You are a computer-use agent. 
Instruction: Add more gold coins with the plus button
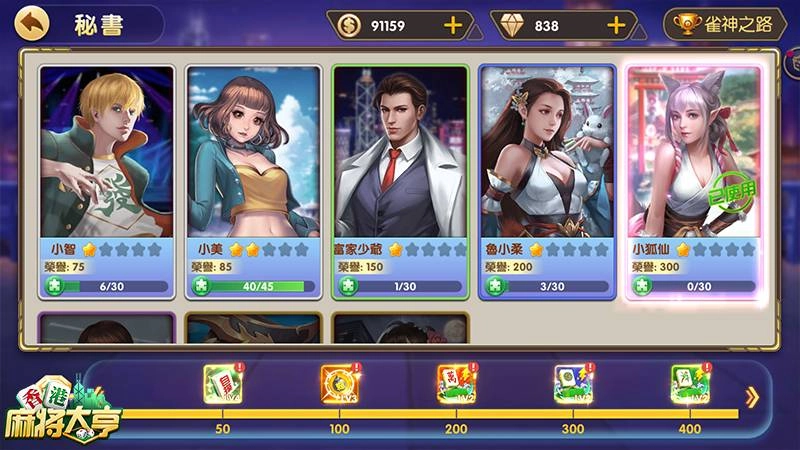[453, 25]
